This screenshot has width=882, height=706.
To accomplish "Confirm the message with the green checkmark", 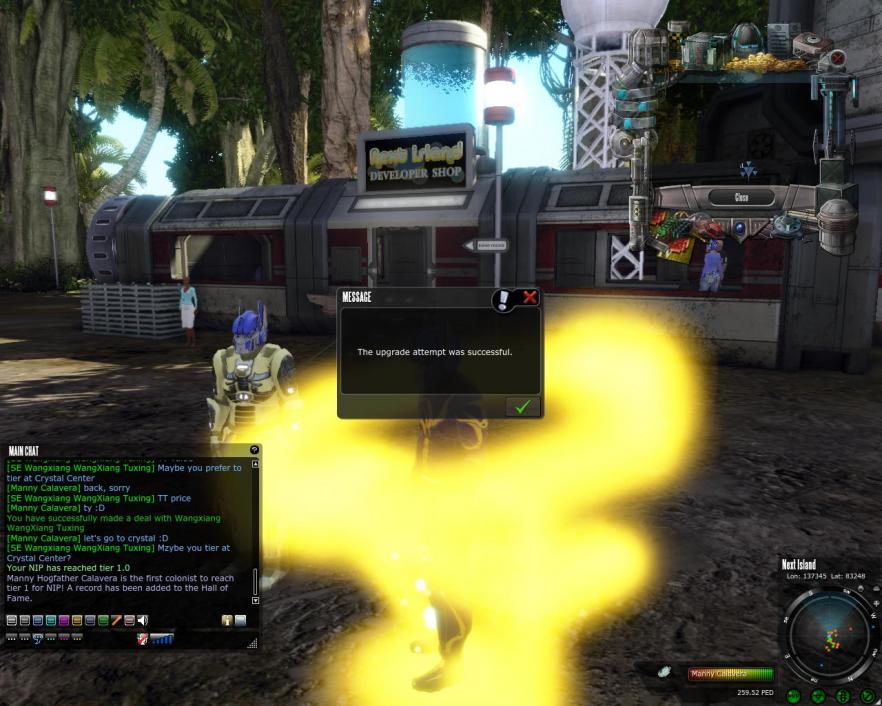I will coord(522,406).
